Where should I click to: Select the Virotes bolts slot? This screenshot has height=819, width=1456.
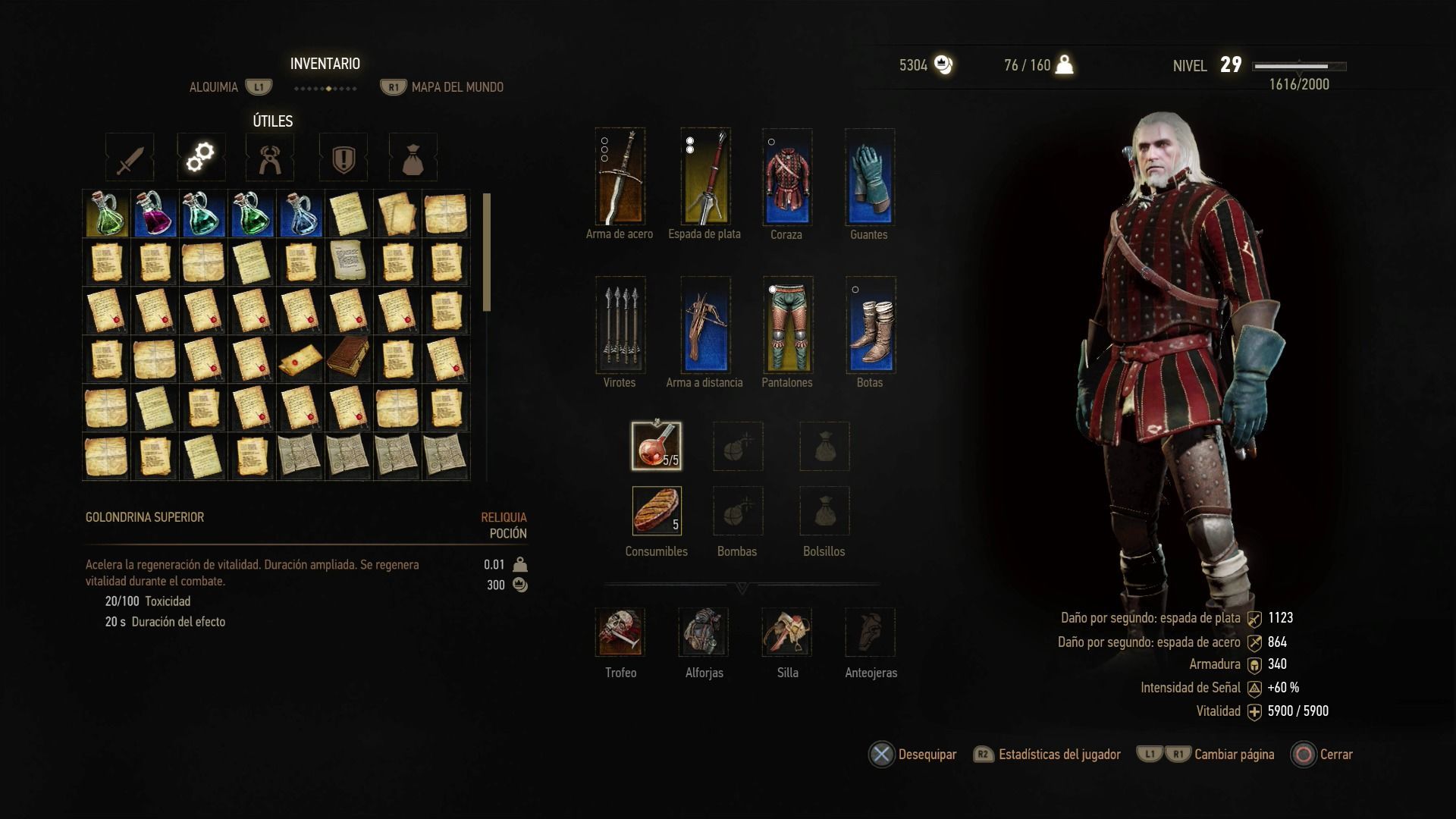pos(620,325)
